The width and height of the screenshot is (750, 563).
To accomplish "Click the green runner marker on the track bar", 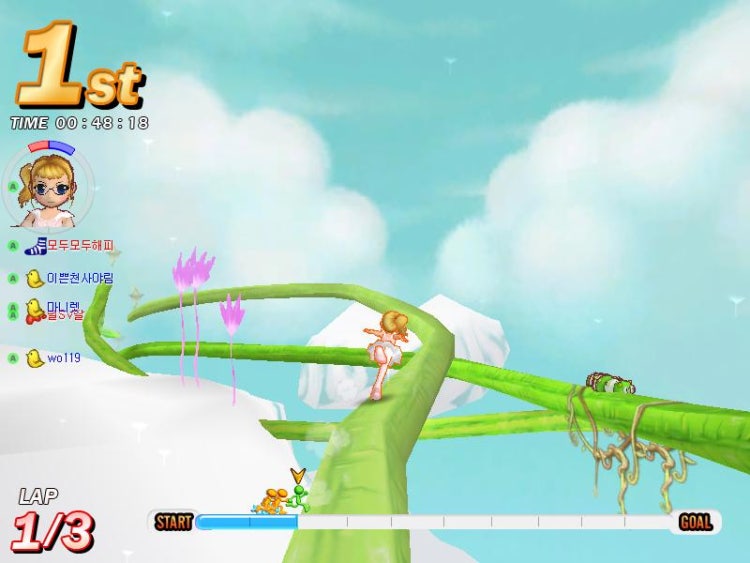I will pos(297,496).
